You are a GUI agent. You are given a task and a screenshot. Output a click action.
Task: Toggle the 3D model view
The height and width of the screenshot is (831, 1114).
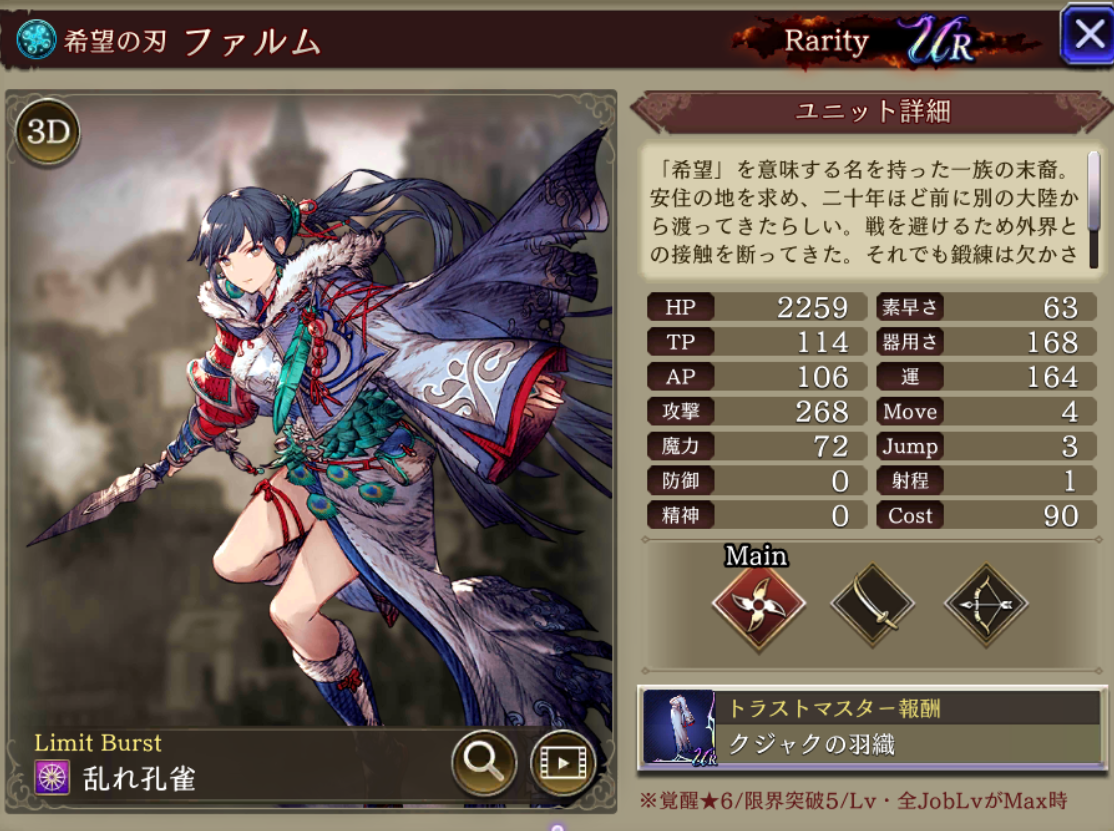point(47,132)
